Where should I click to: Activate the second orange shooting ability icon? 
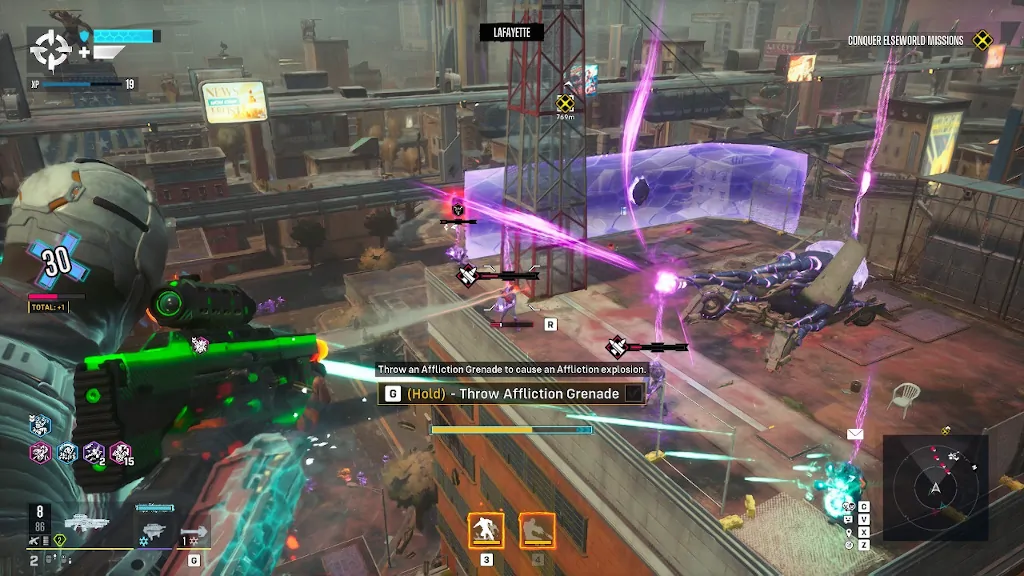pos(537,530)
